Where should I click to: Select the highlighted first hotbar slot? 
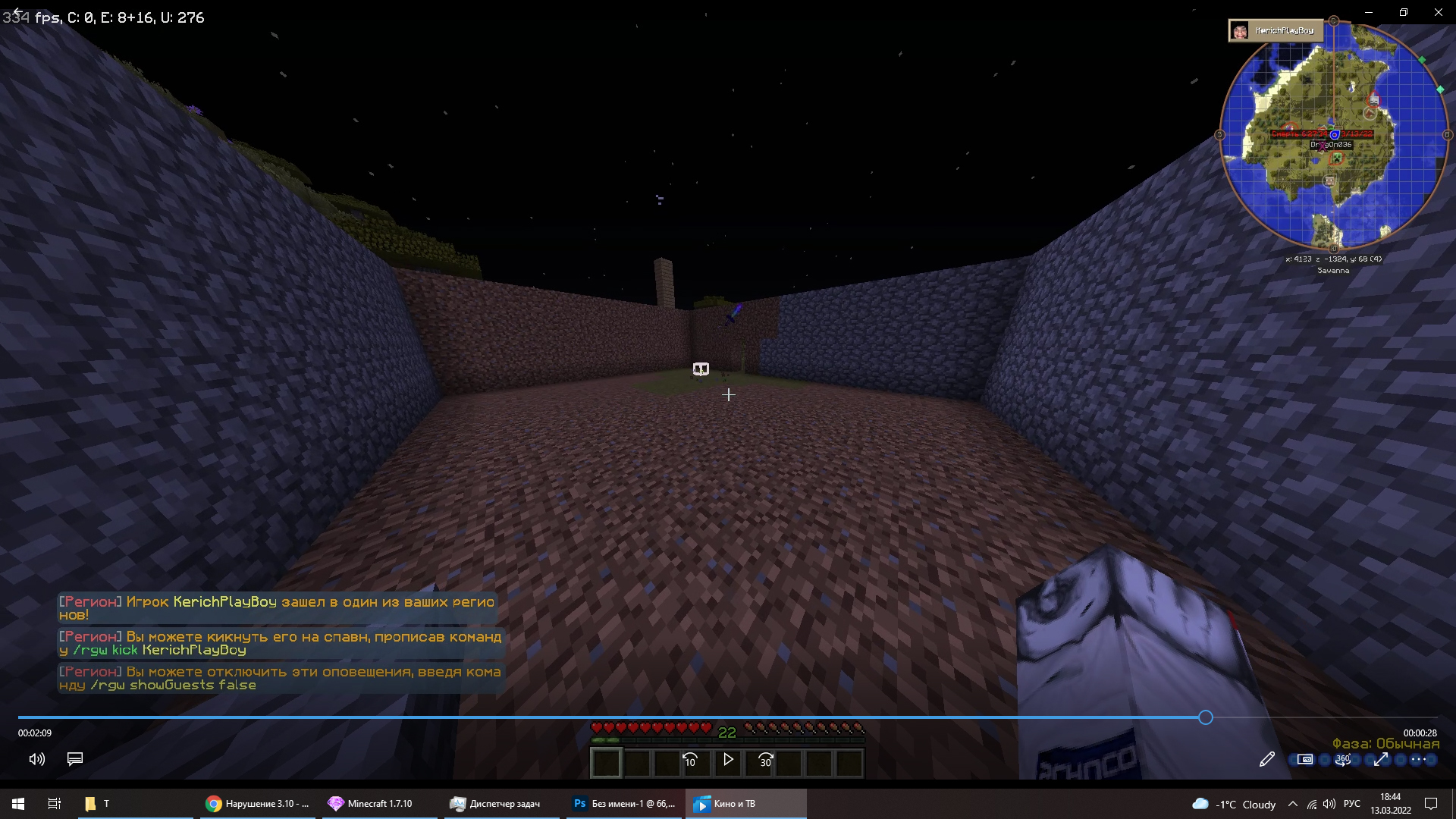coord(606,762)
